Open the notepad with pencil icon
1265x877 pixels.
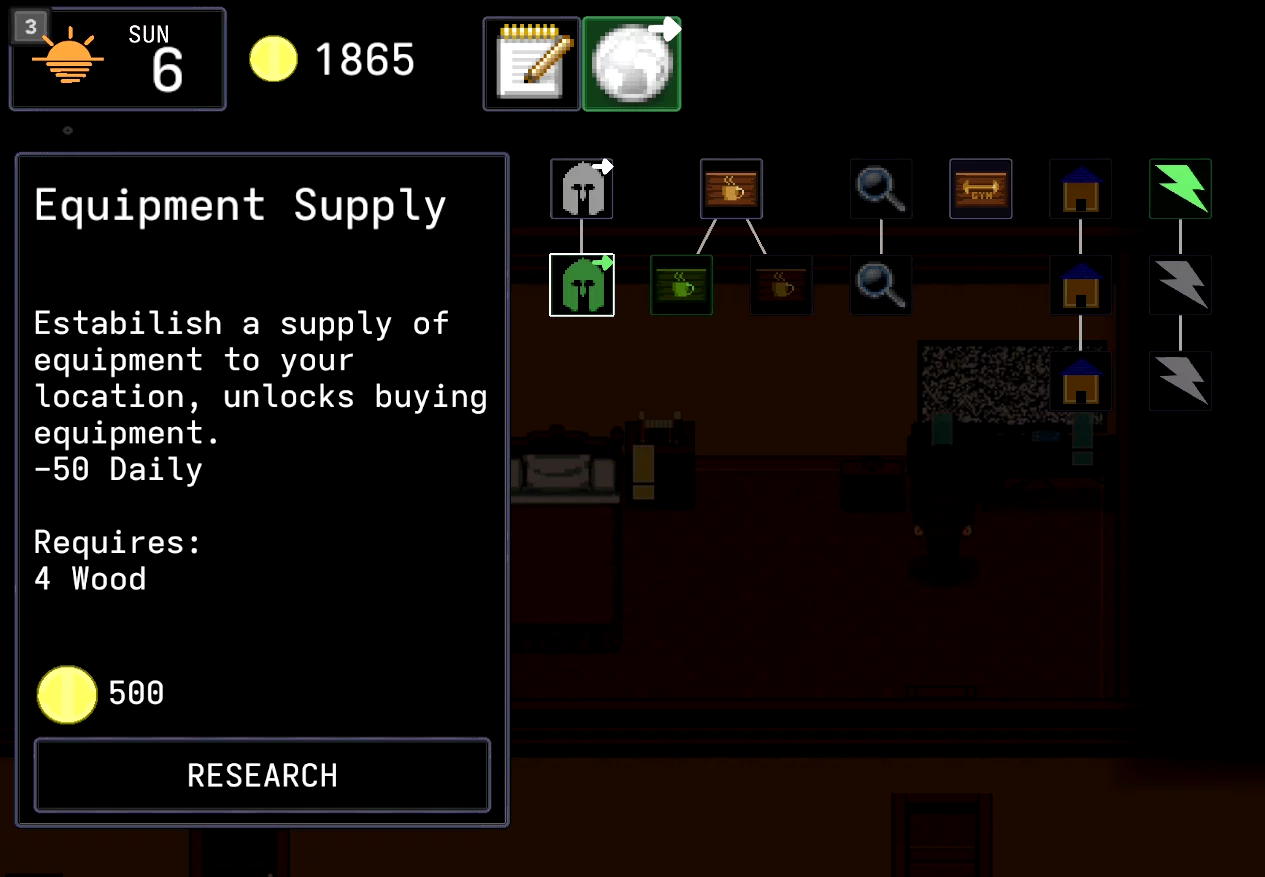531,64
